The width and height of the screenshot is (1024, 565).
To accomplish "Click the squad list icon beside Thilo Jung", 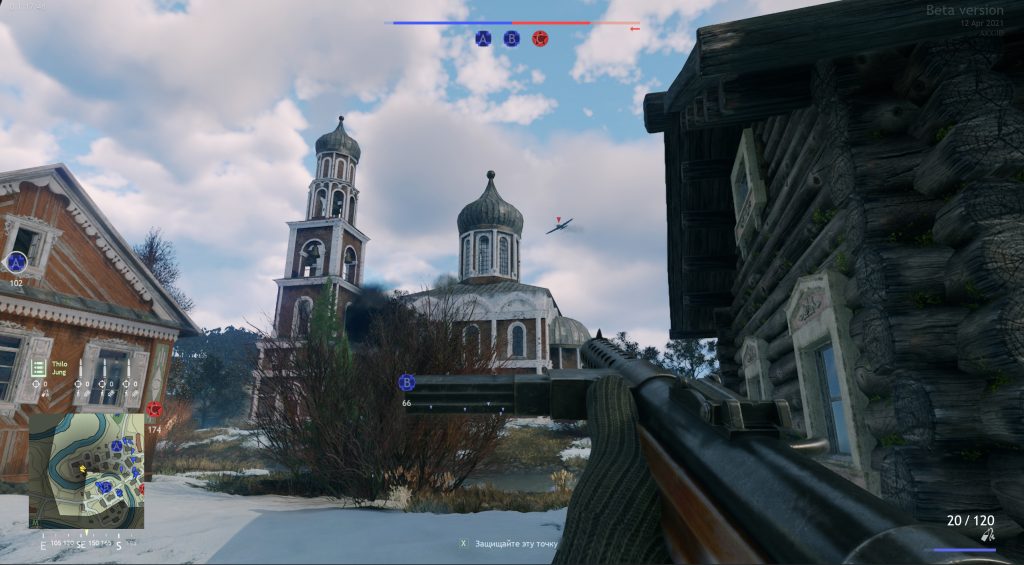I will click(x=38, y=368).
